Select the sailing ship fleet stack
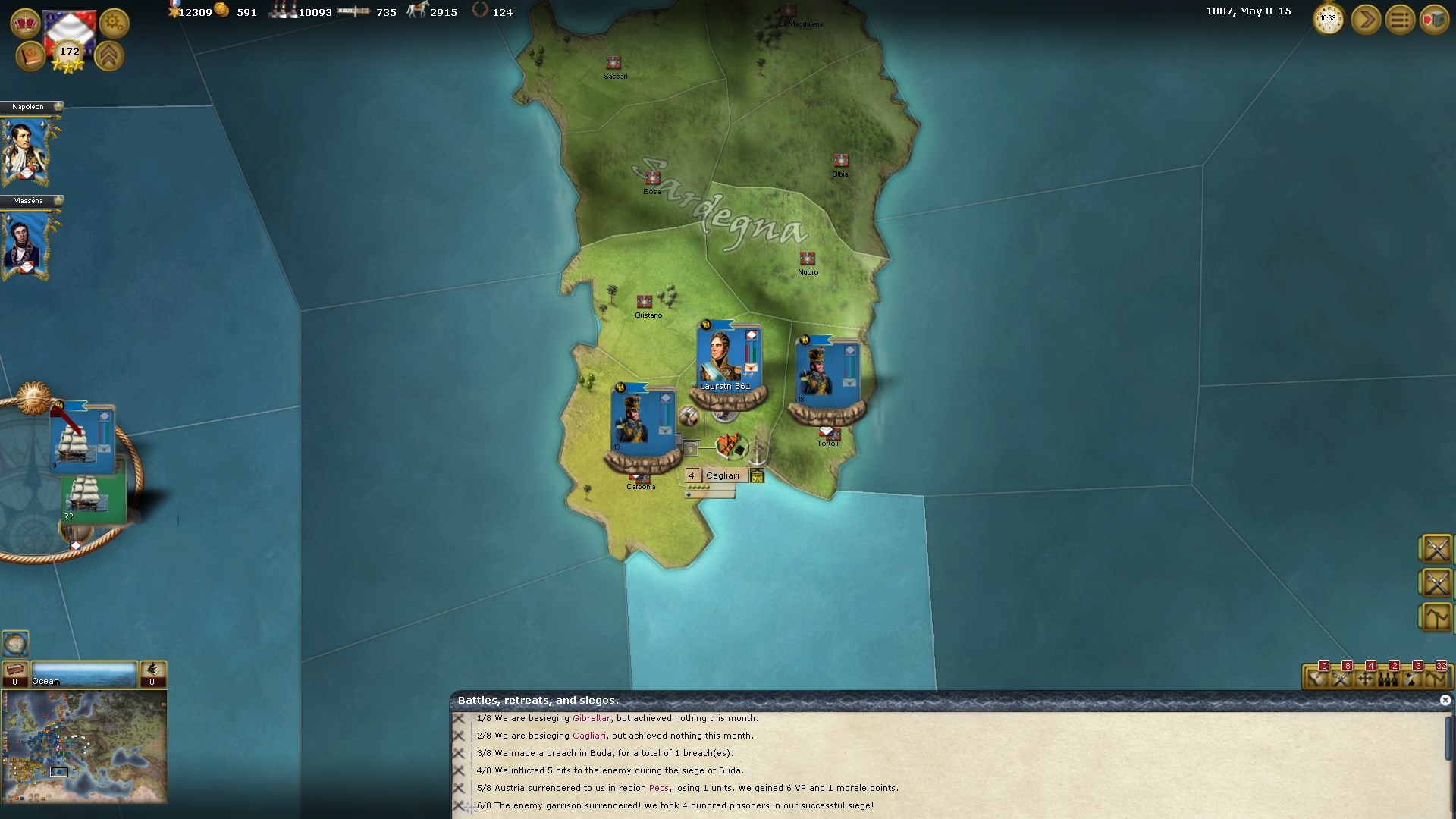The image size is (1456, 819). coord(80,438)
